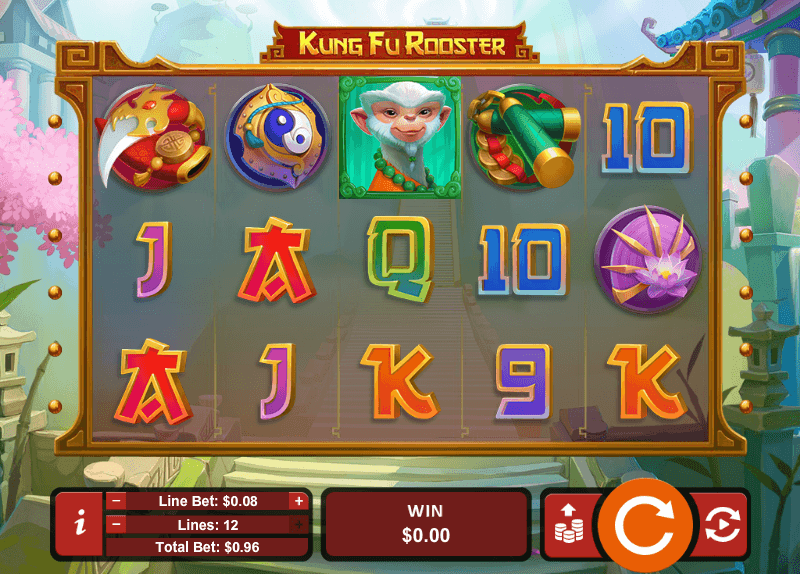Viewport: 800px width, 574px height.
Task: Open the info paytable button
Action: 79,523
